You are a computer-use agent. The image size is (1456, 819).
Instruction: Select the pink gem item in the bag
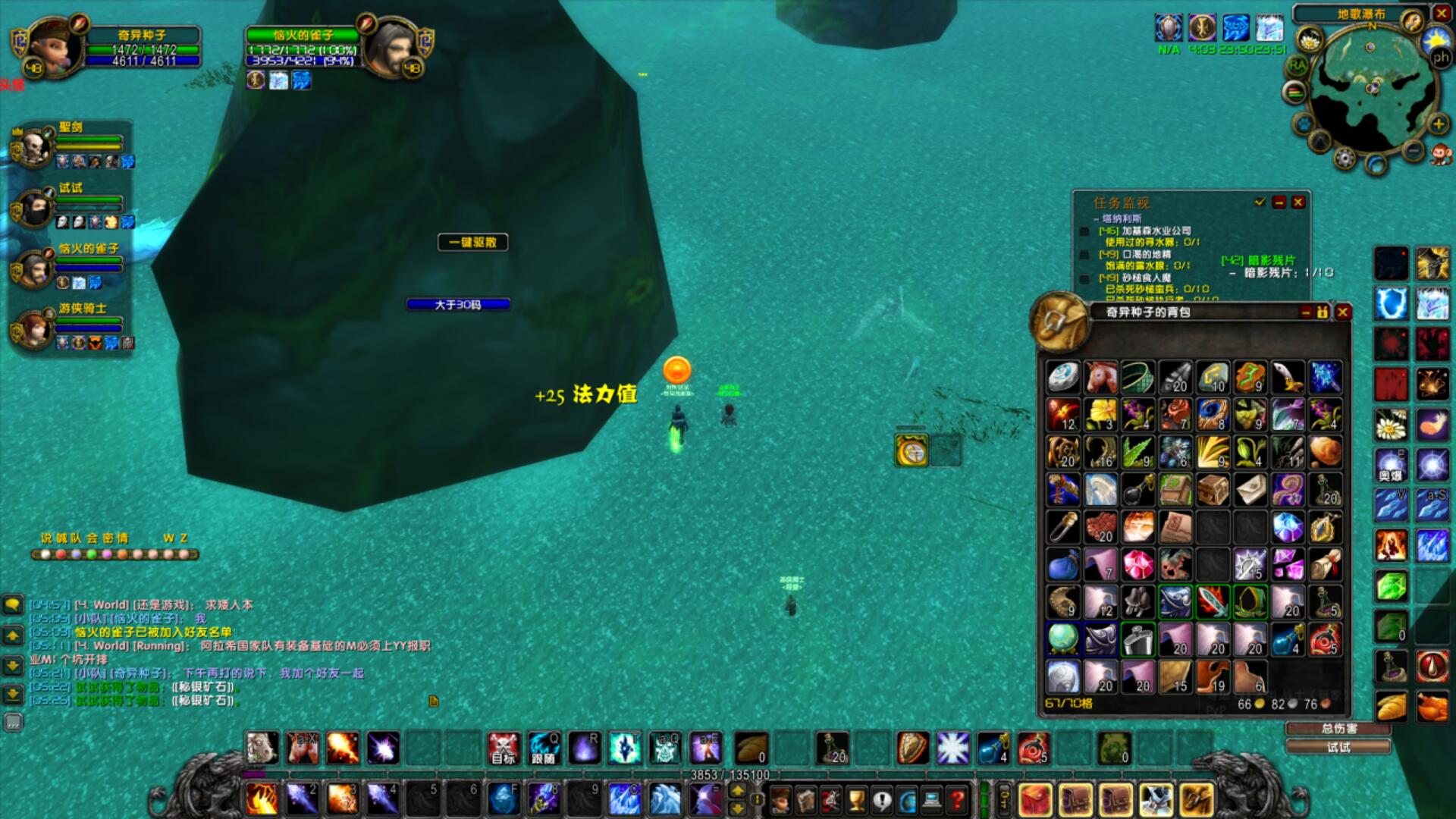point(1137,564)
